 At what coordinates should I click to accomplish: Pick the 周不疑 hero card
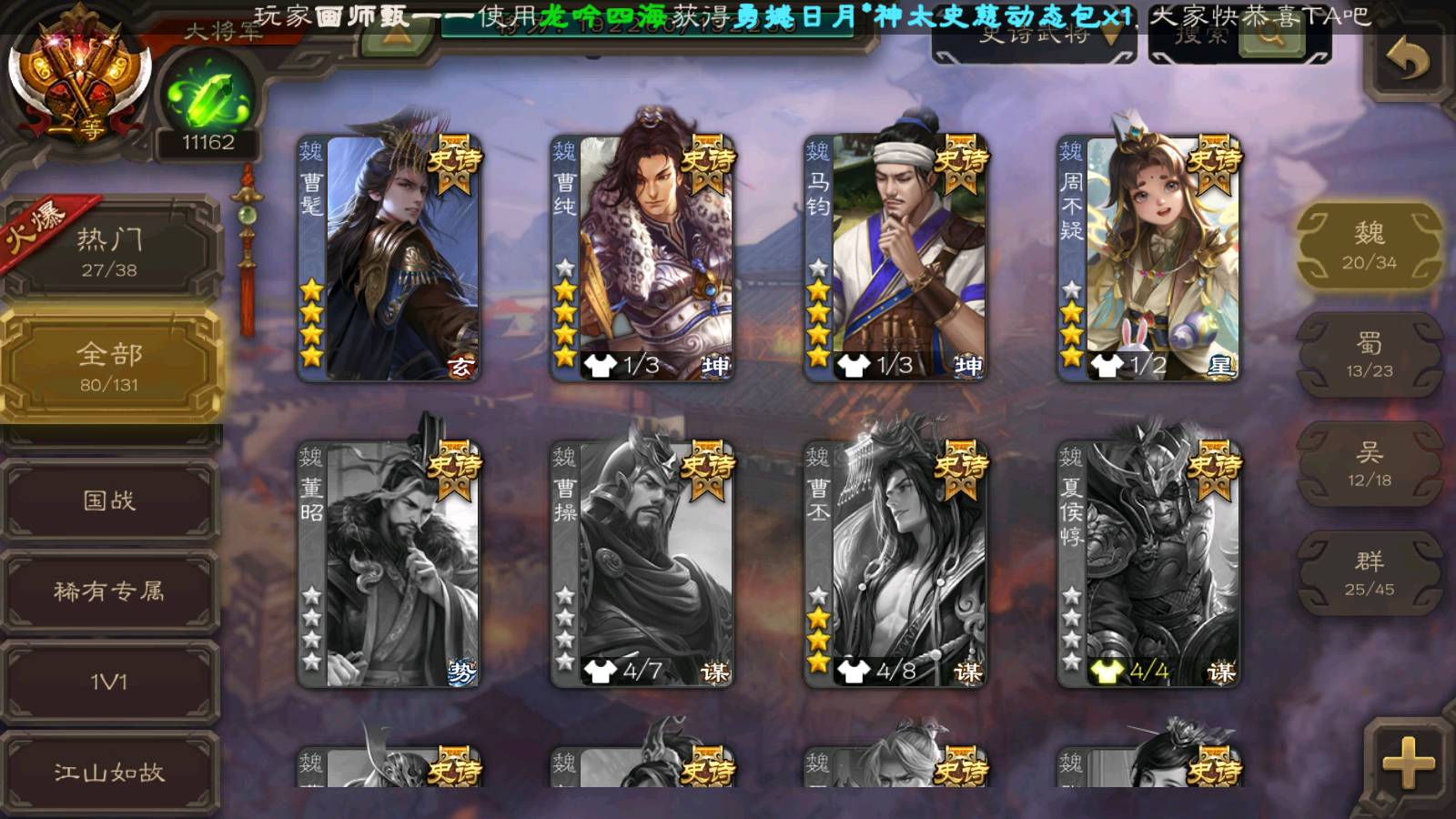[1148, 258]
